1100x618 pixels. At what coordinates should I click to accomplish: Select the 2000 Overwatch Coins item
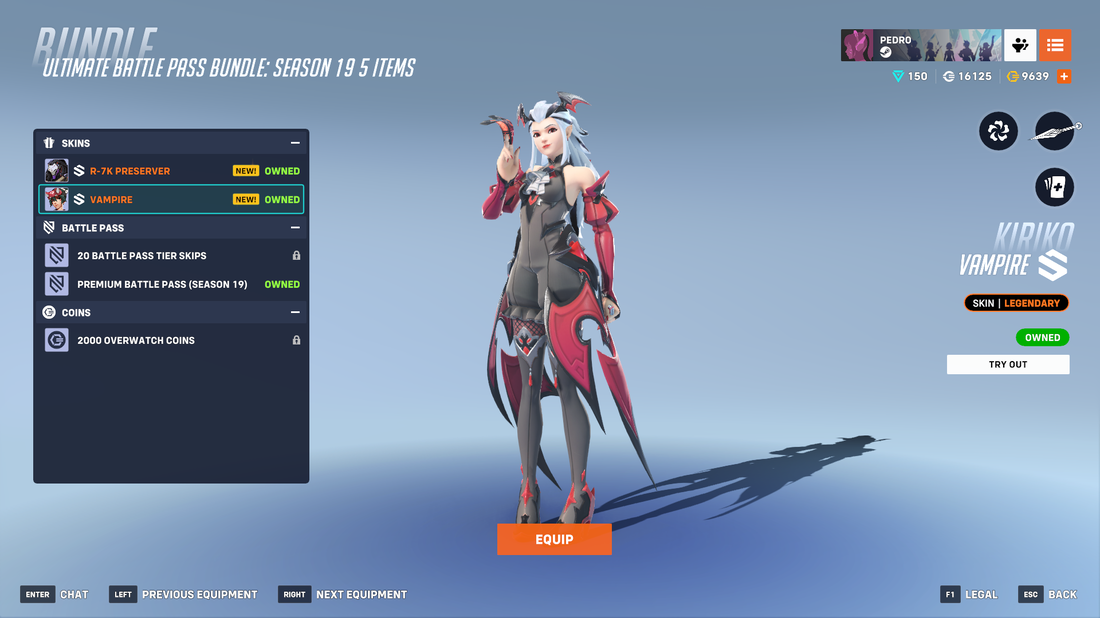171,340
